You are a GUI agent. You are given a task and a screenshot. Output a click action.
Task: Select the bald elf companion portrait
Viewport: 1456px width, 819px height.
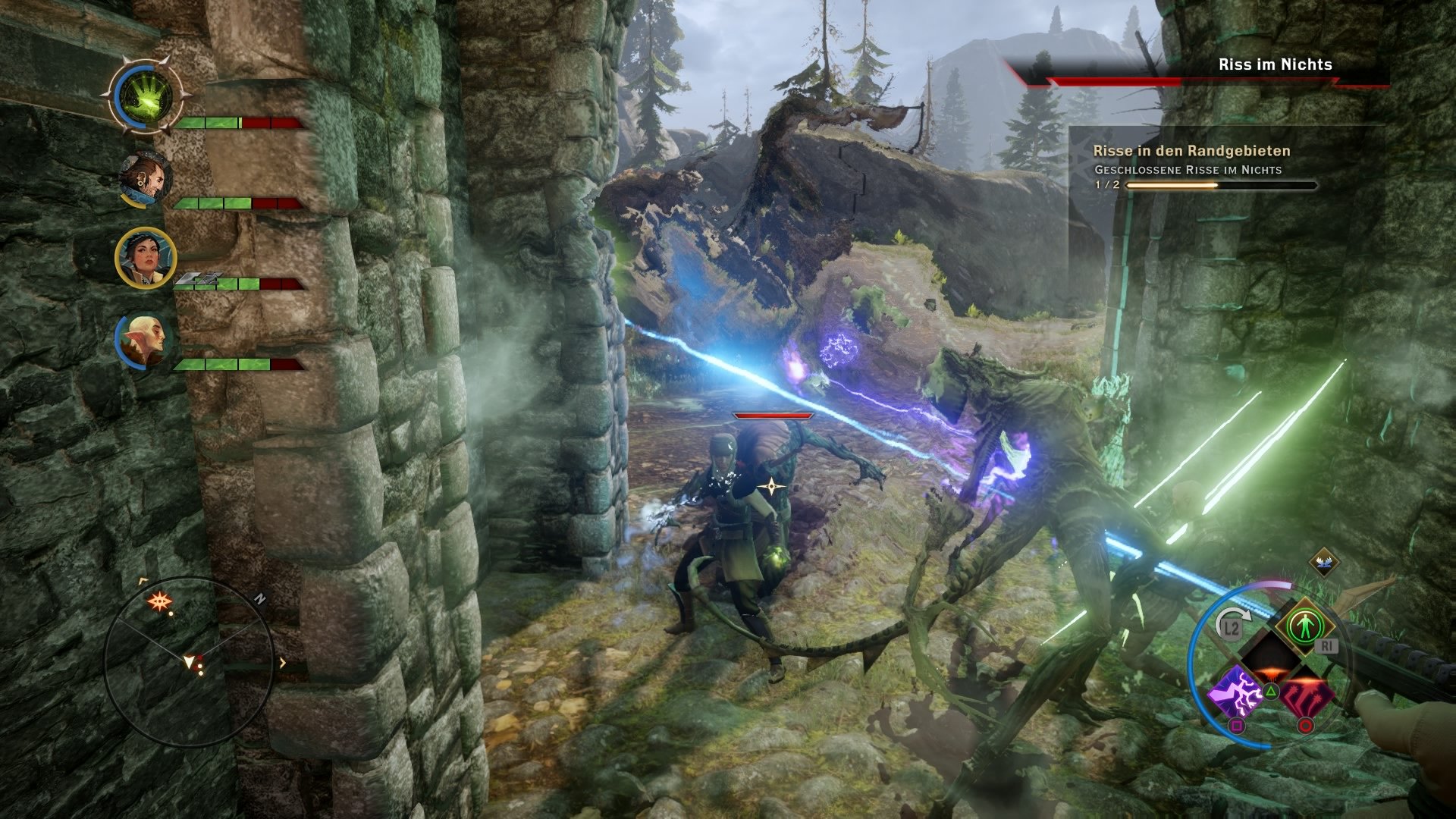(144, 337)
